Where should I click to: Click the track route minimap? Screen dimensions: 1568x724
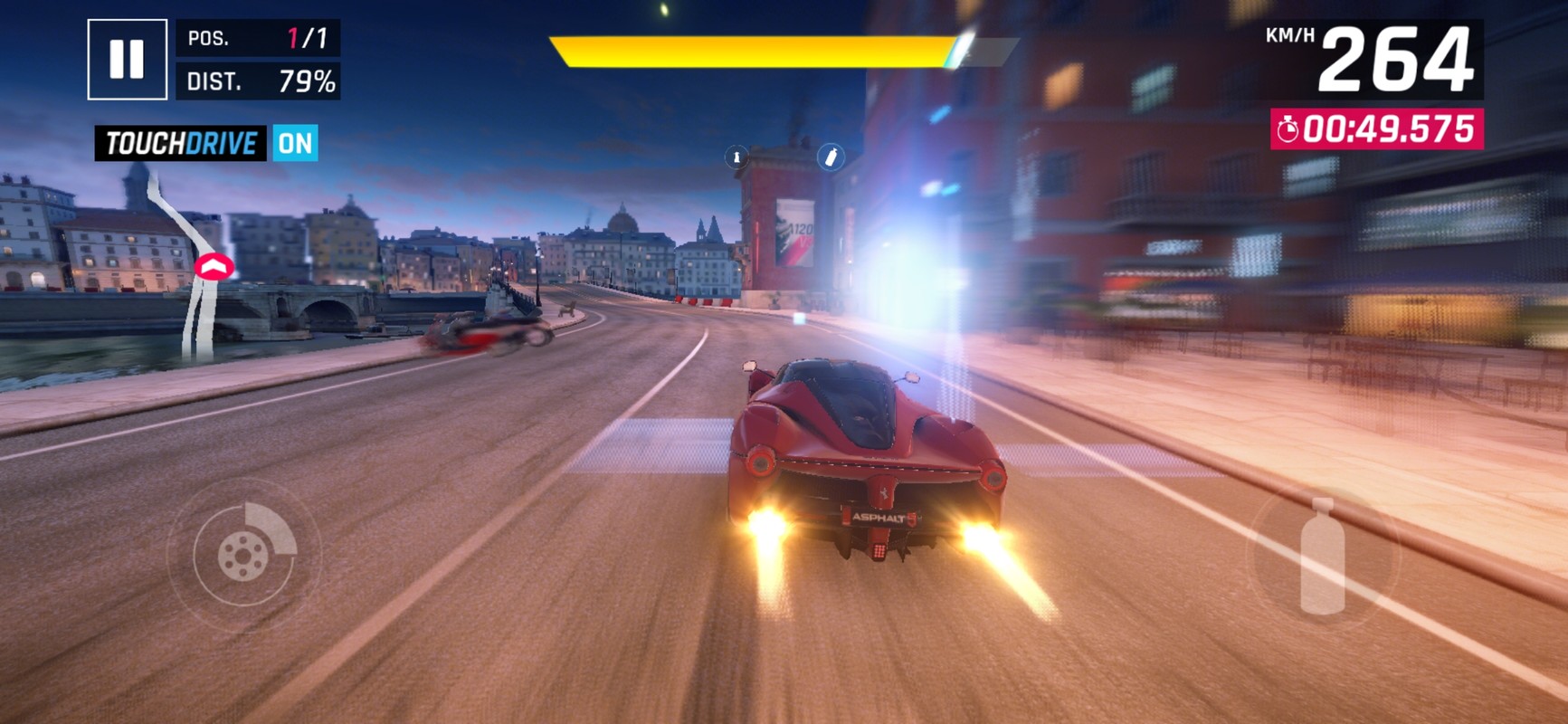[194, 267]
